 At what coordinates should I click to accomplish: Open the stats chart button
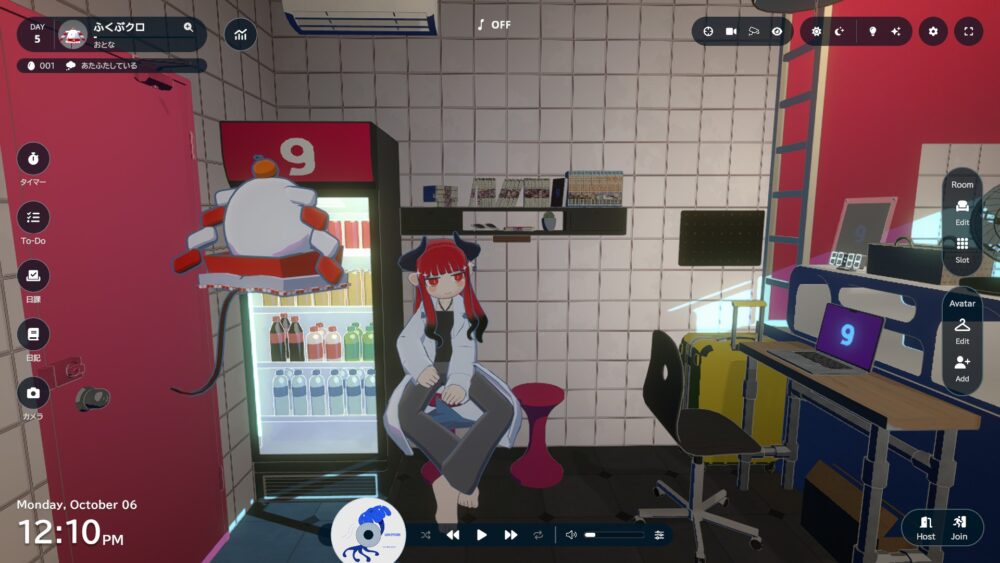[240, 35]
